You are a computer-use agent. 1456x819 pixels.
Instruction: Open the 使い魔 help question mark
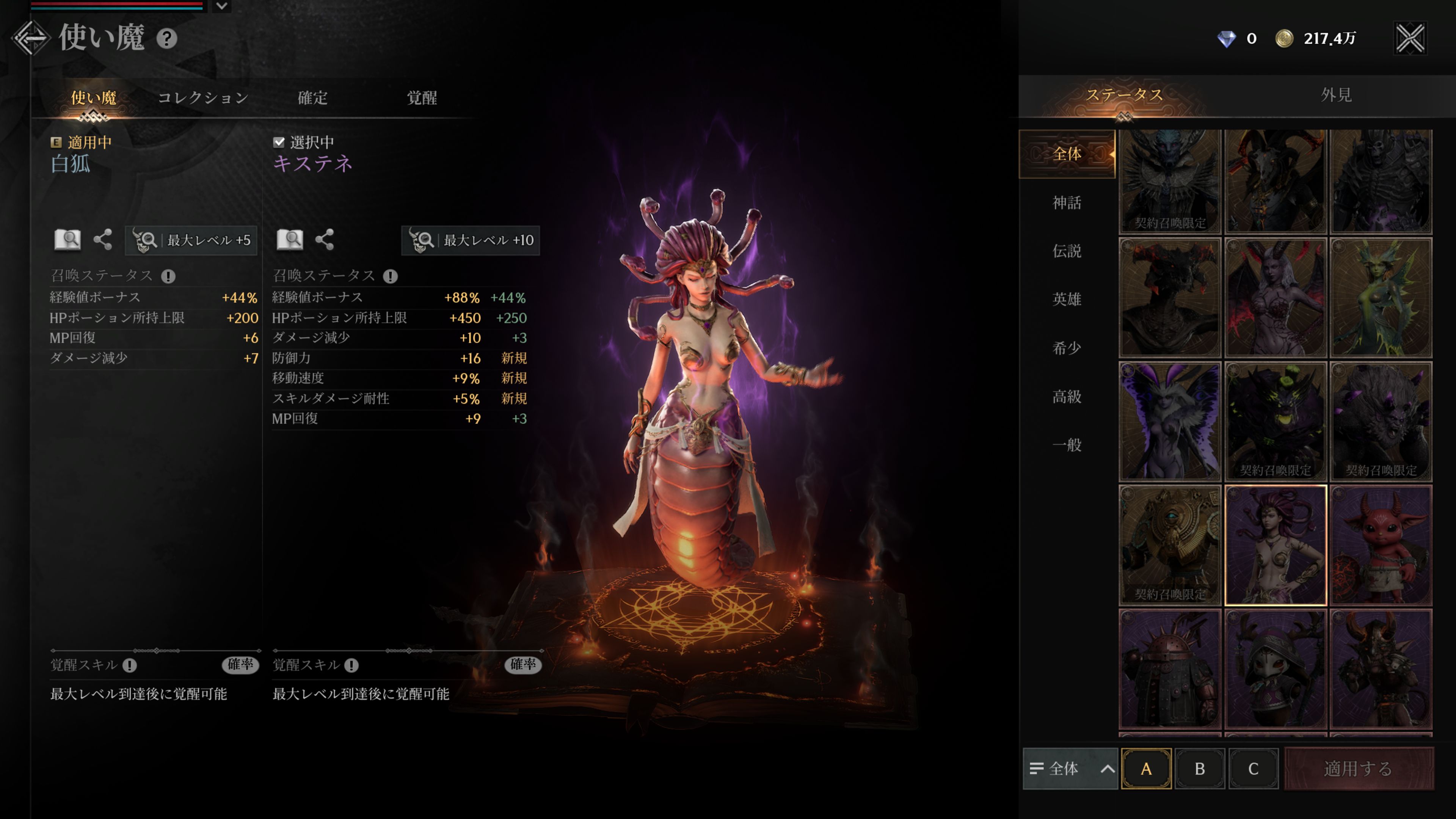coord(167,39)
